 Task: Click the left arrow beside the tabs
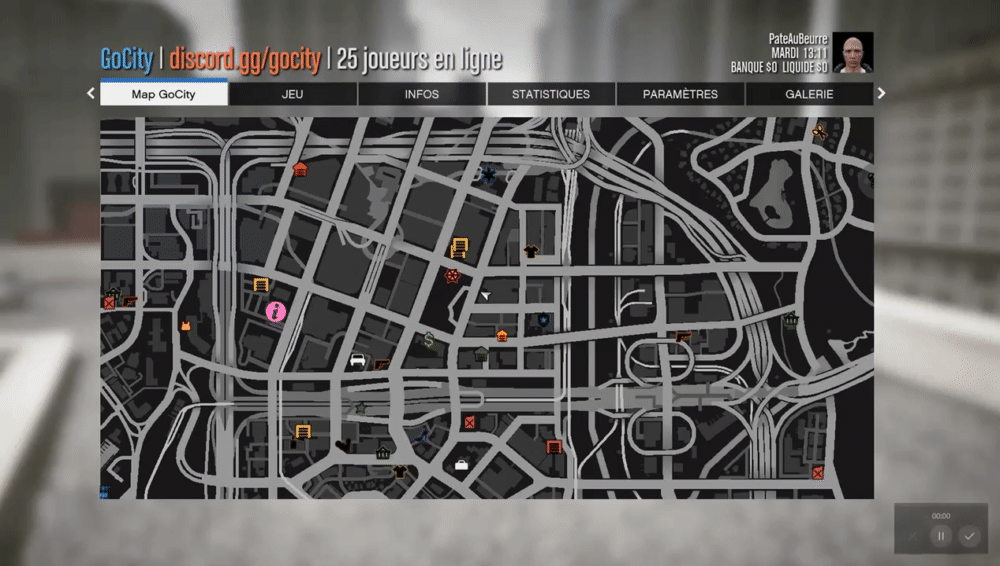tap(91, 94)
